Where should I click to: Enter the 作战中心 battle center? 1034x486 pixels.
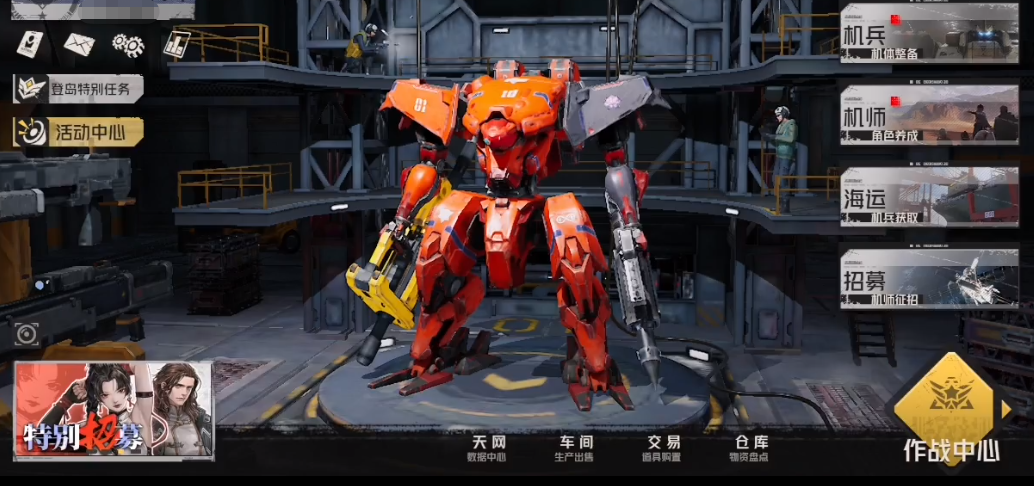pos(950,418)
